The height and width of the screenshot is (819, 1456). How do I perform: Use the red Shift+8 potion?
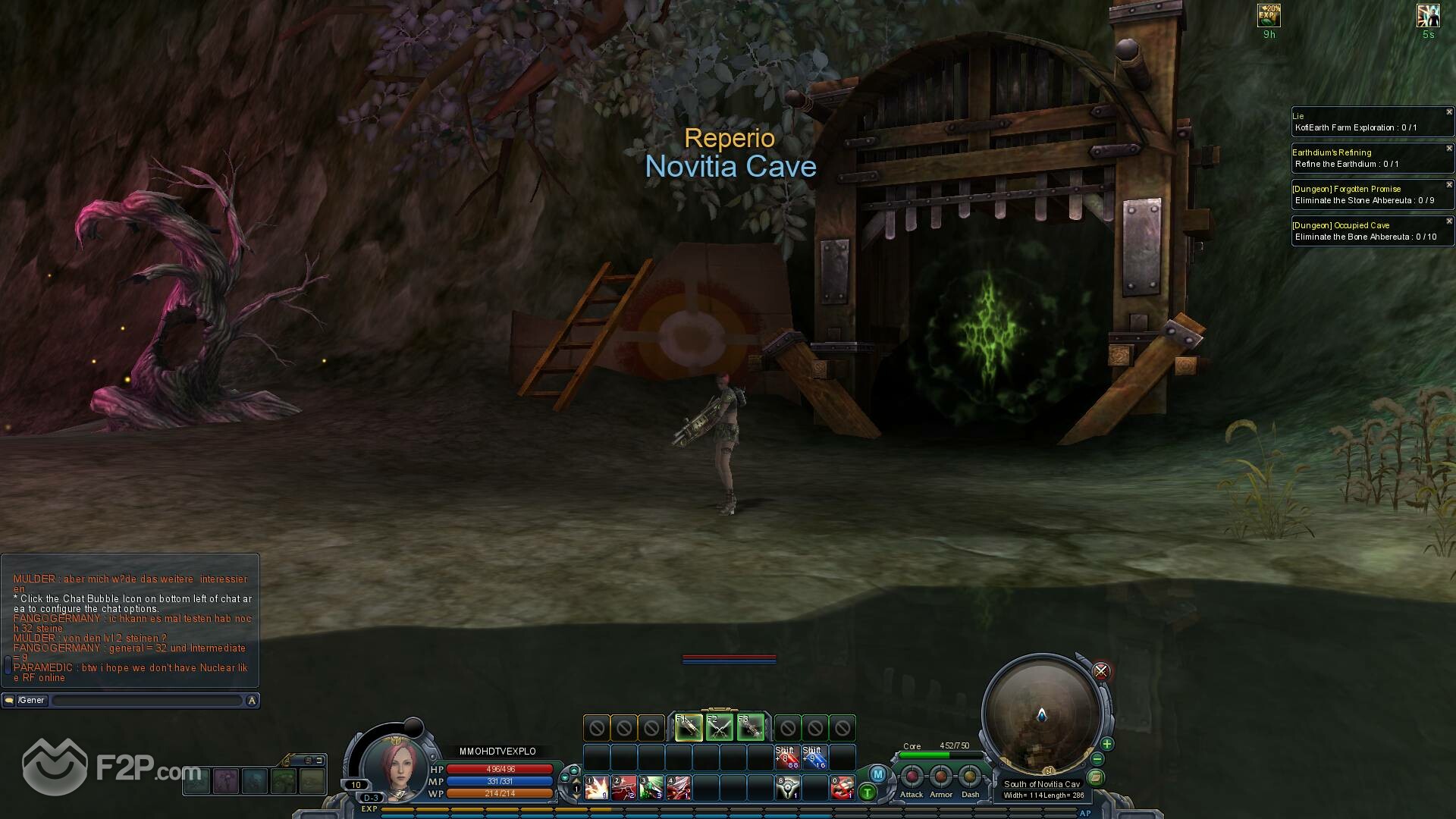click(787, 758)
